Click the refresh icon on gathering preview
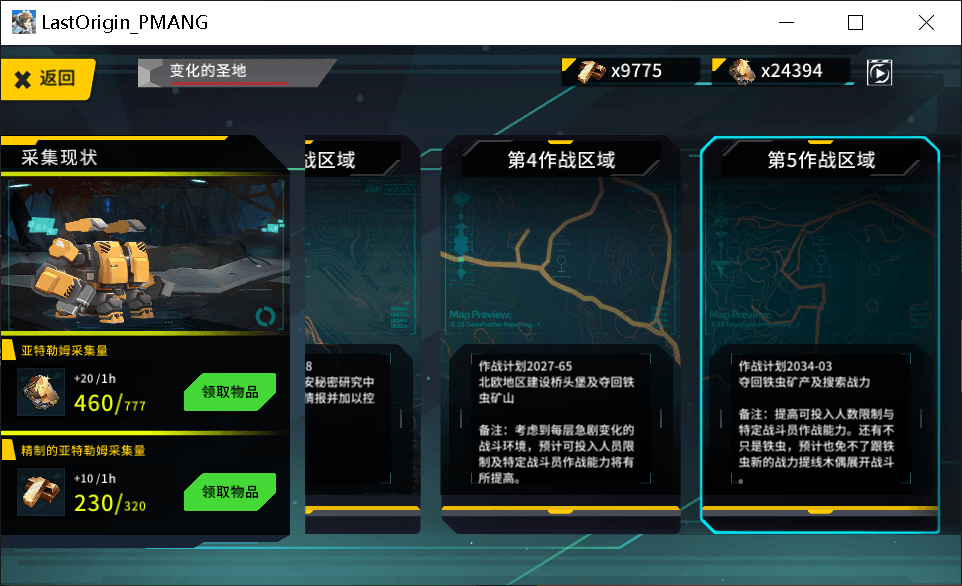The height and width of the screenshot is (586, 962). click(x=266, y=316)
